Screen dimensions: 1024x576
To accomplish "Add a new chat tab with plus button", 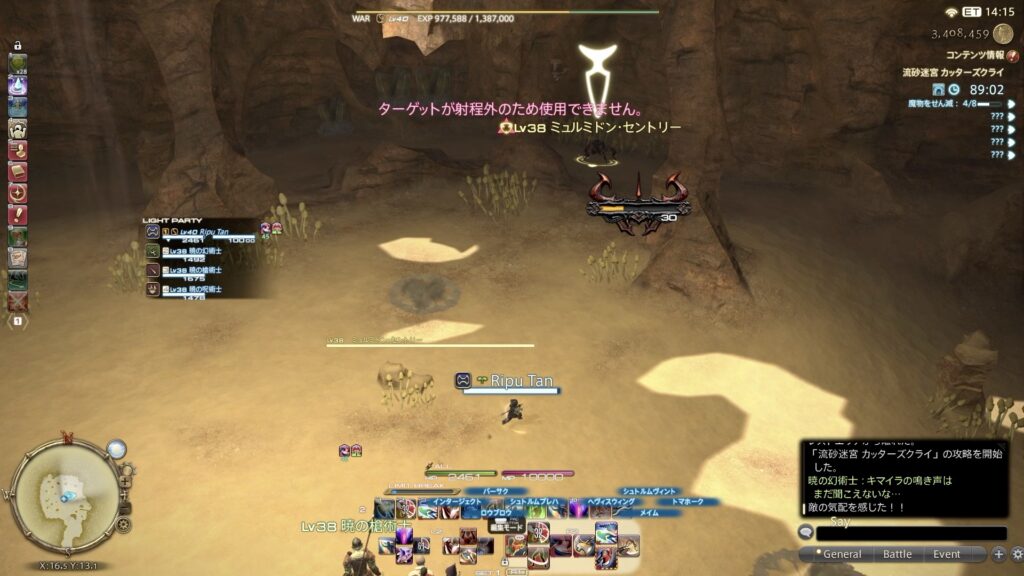I will 998,554.
